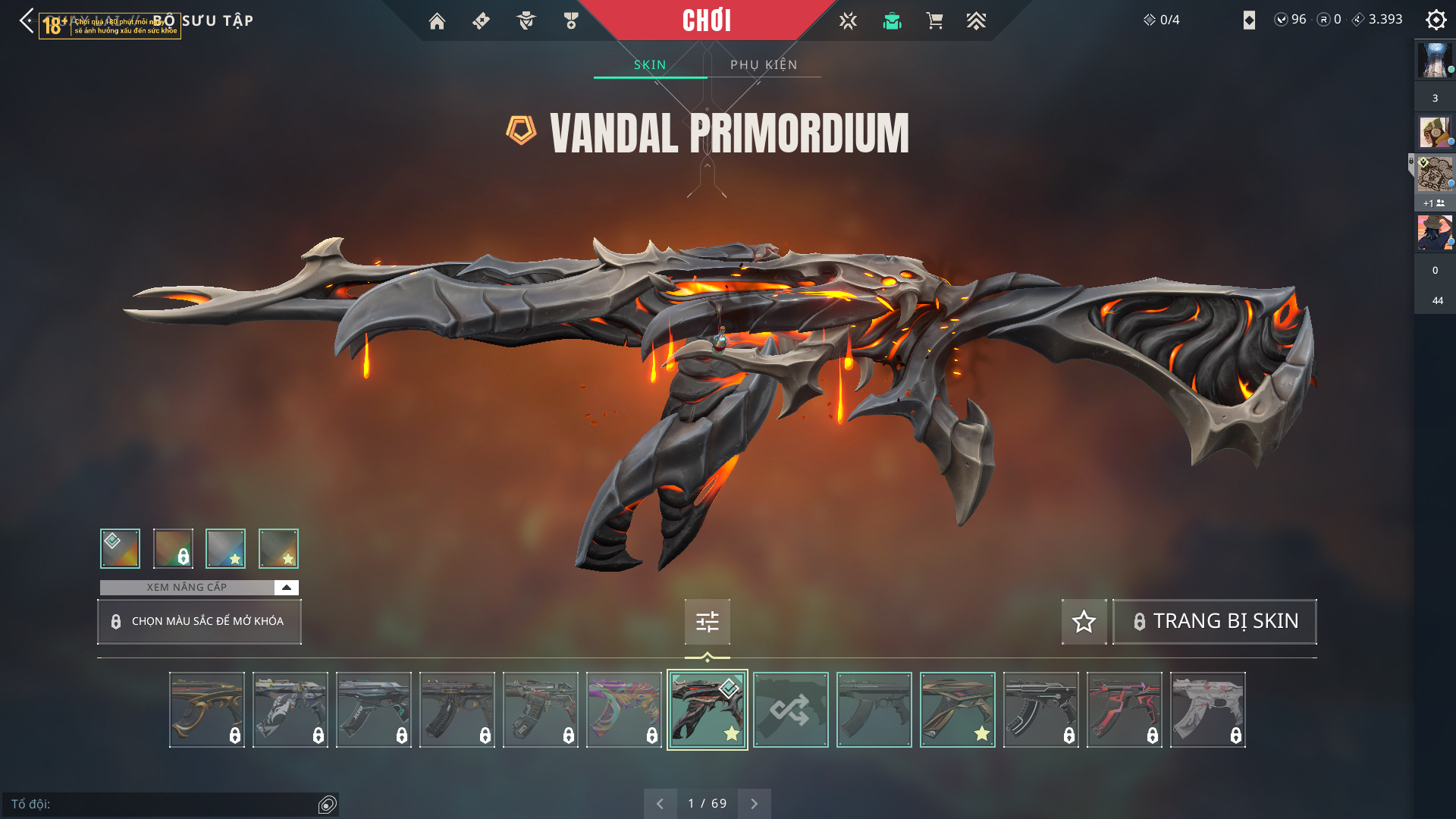Open the settings gear
Screen dimensions: 1456x819
[1436, 20]
